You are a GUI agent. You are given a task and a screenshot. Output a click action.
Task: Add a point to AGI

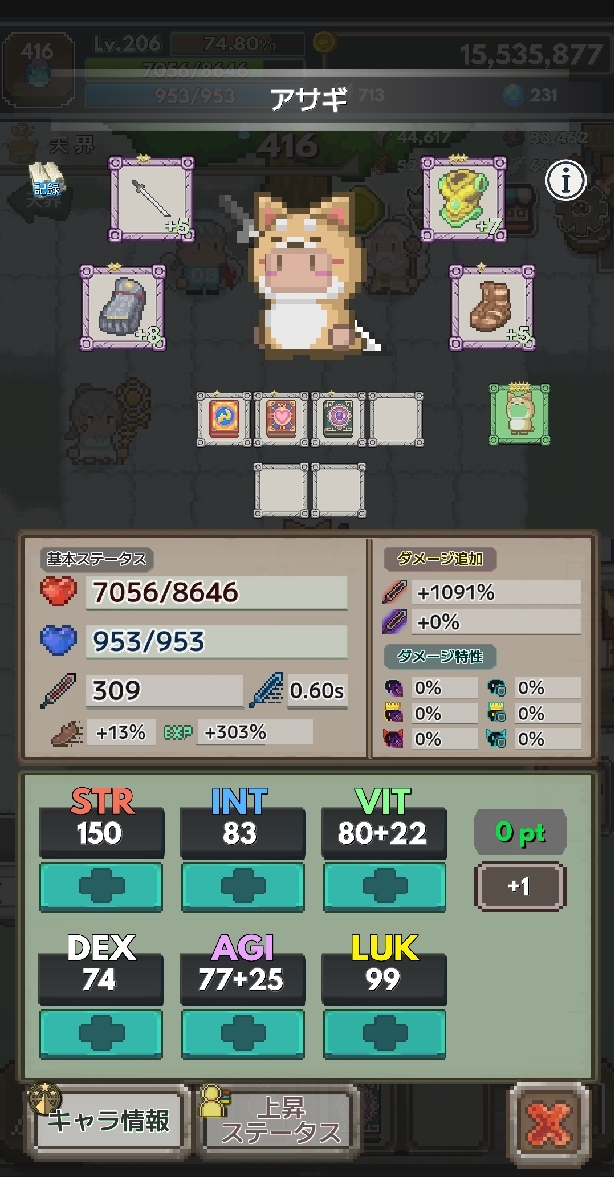coord(242,1034)
